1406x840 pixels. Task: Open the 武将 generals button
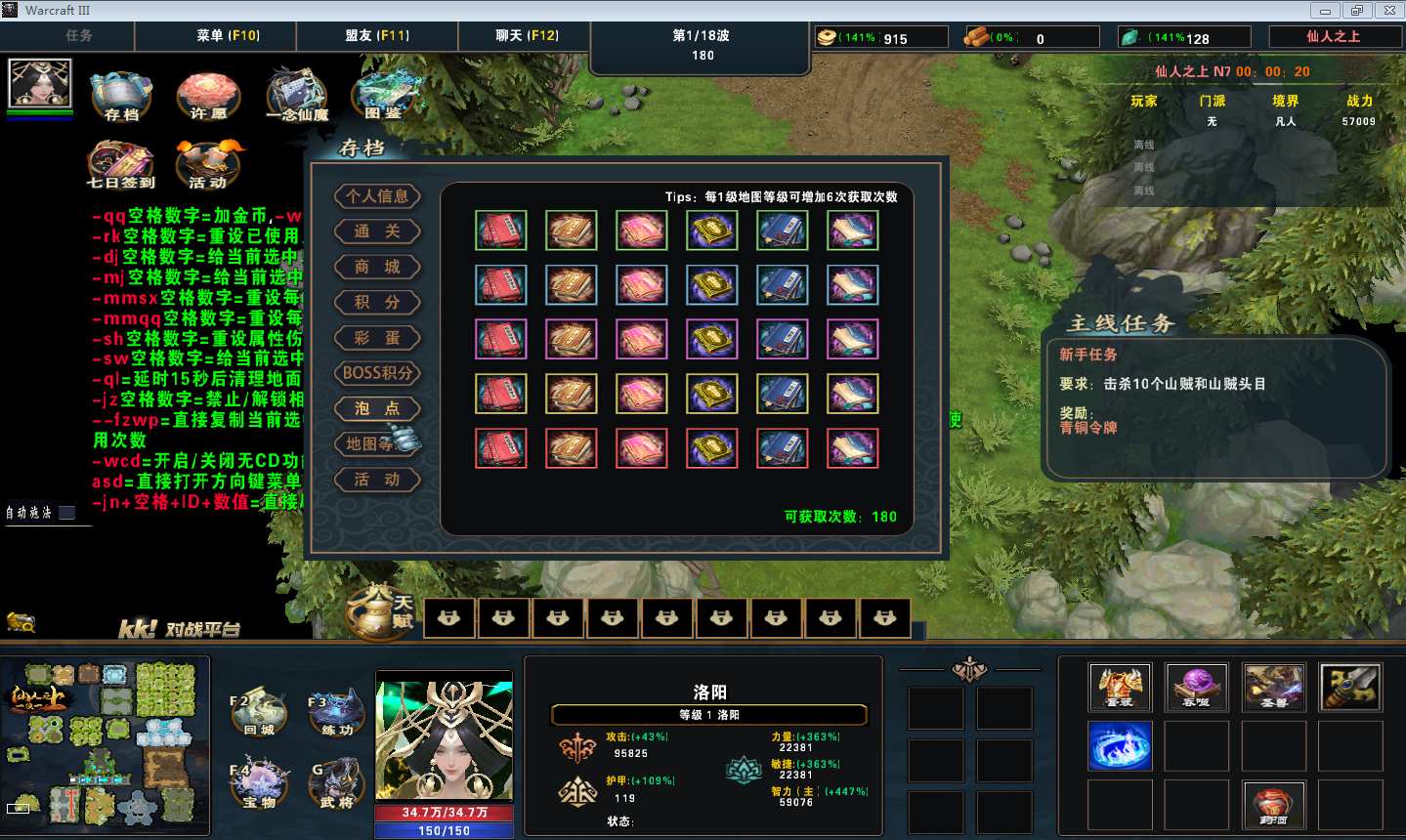pos(336,786)
